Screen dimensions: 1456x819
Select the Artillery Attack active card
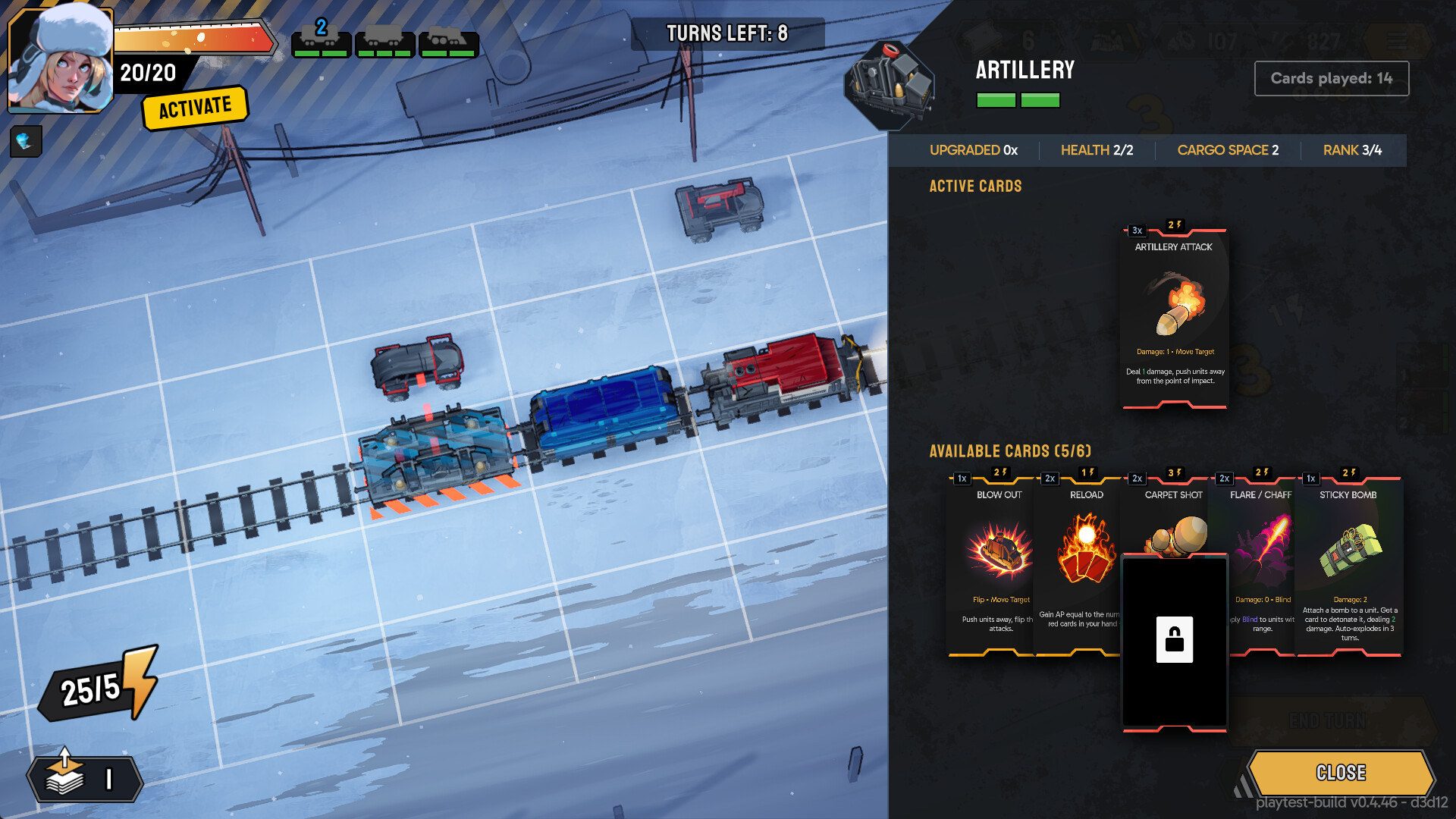pyautogui.click(x=1174, y=317)
